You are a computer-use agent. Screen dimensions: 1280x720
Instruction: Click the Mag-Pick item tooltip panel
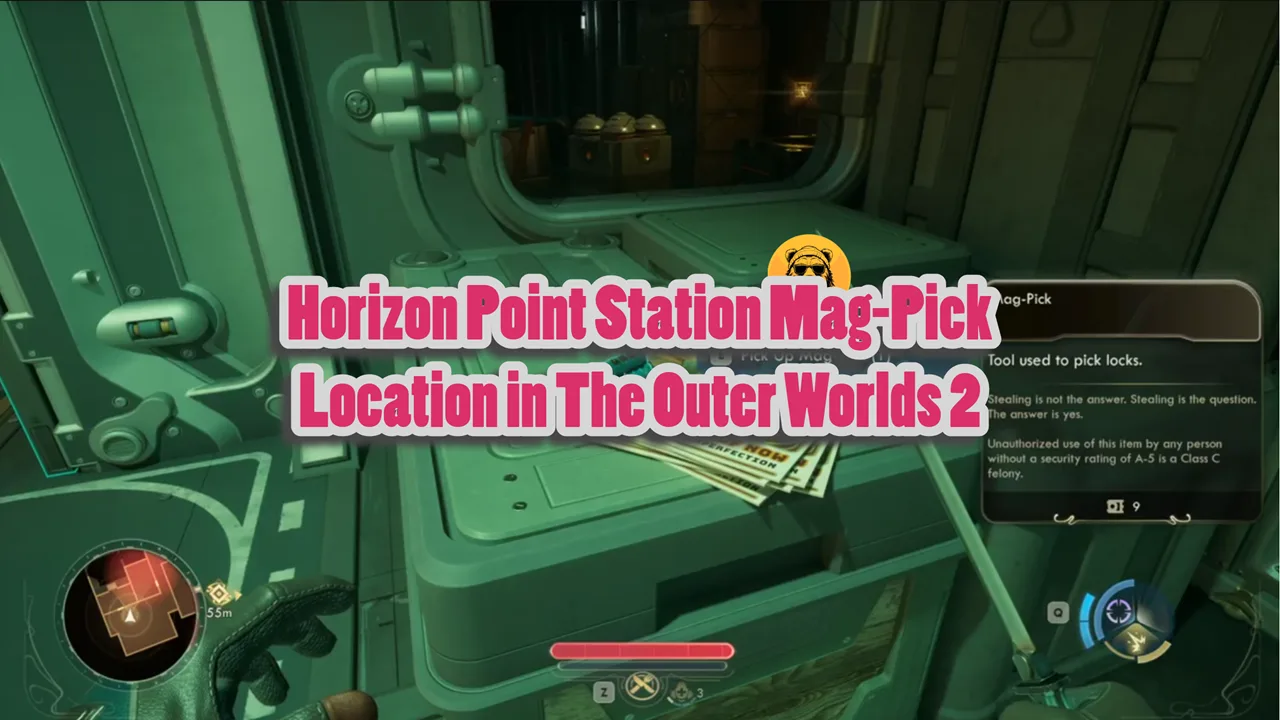tap(1121, 400)
